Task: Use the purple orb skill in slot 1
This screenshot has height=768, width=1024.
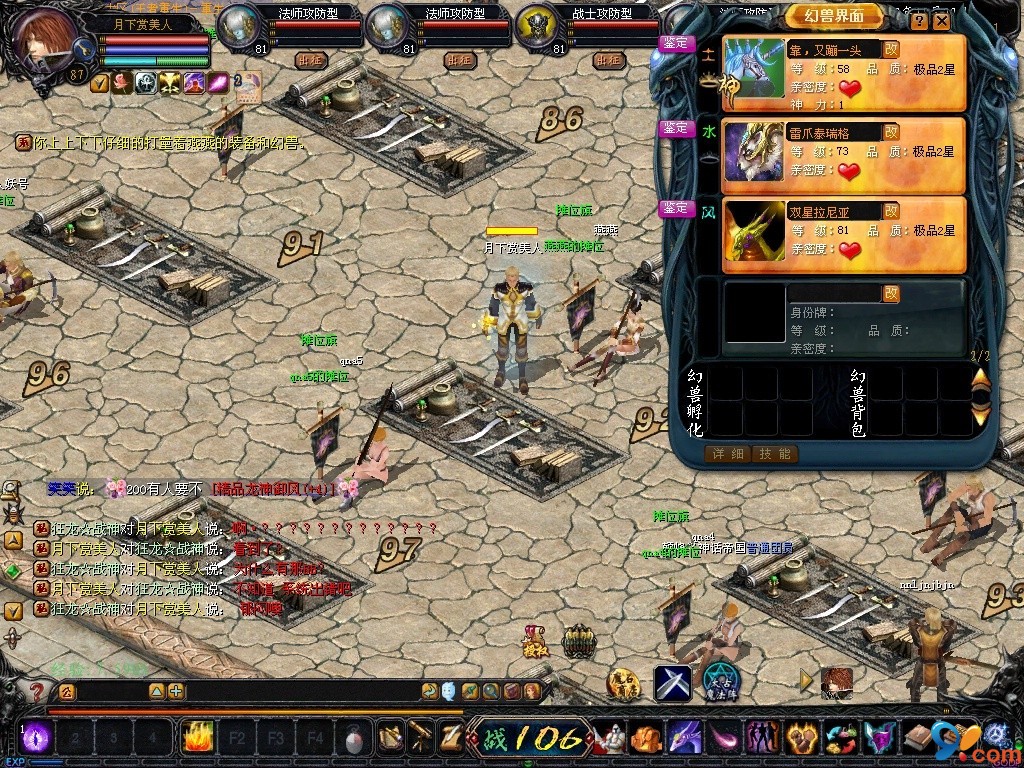Action: 37,738
